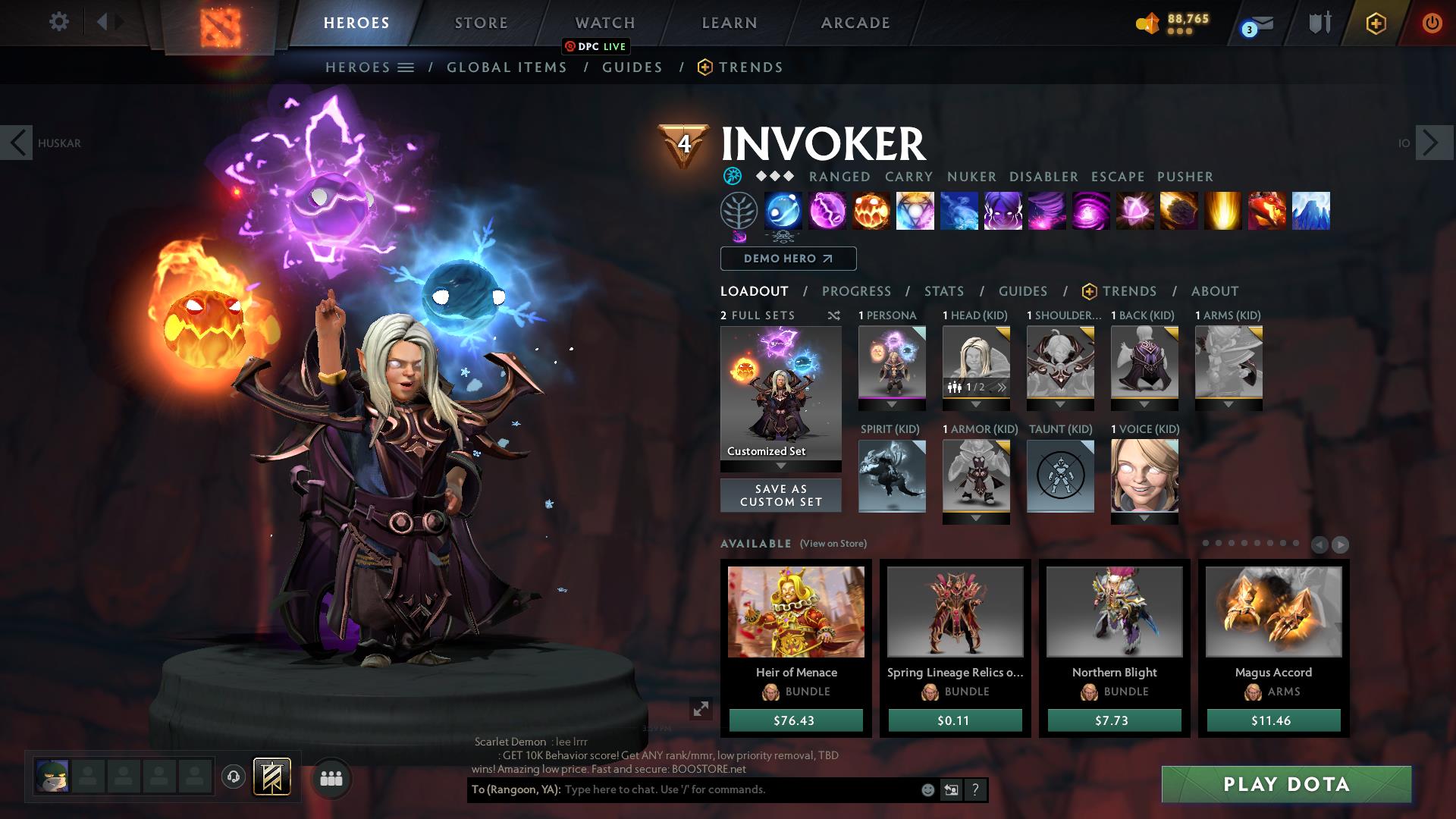This screenshot has width=1456, height=819.
Task: Switch to the STATS tab
Action: pyautogui.click(x=943, y=290)
